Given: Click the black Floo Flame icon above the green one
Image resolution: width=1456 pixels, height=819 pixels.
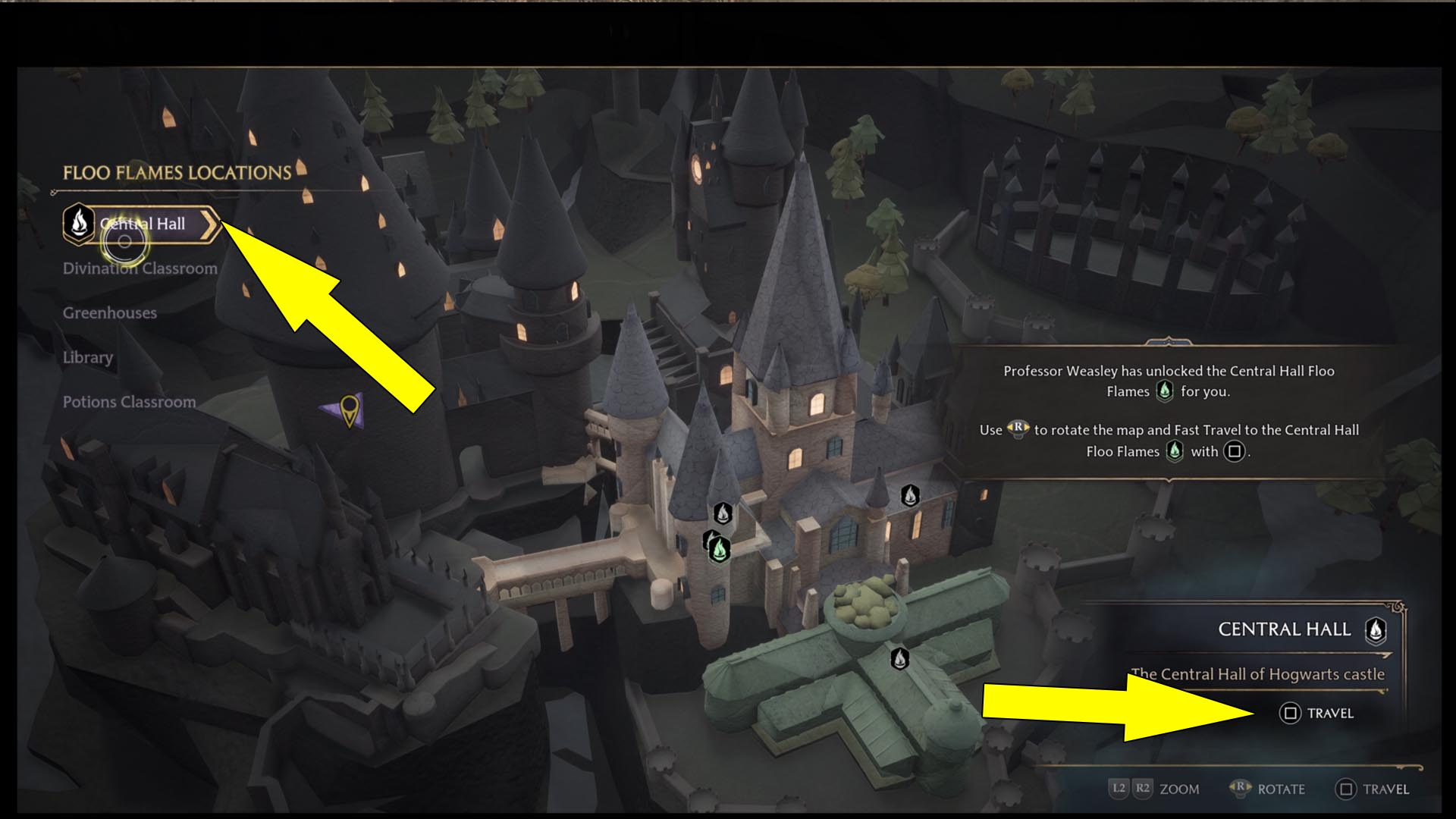Looking at the screenshot, I should (722, 513).
